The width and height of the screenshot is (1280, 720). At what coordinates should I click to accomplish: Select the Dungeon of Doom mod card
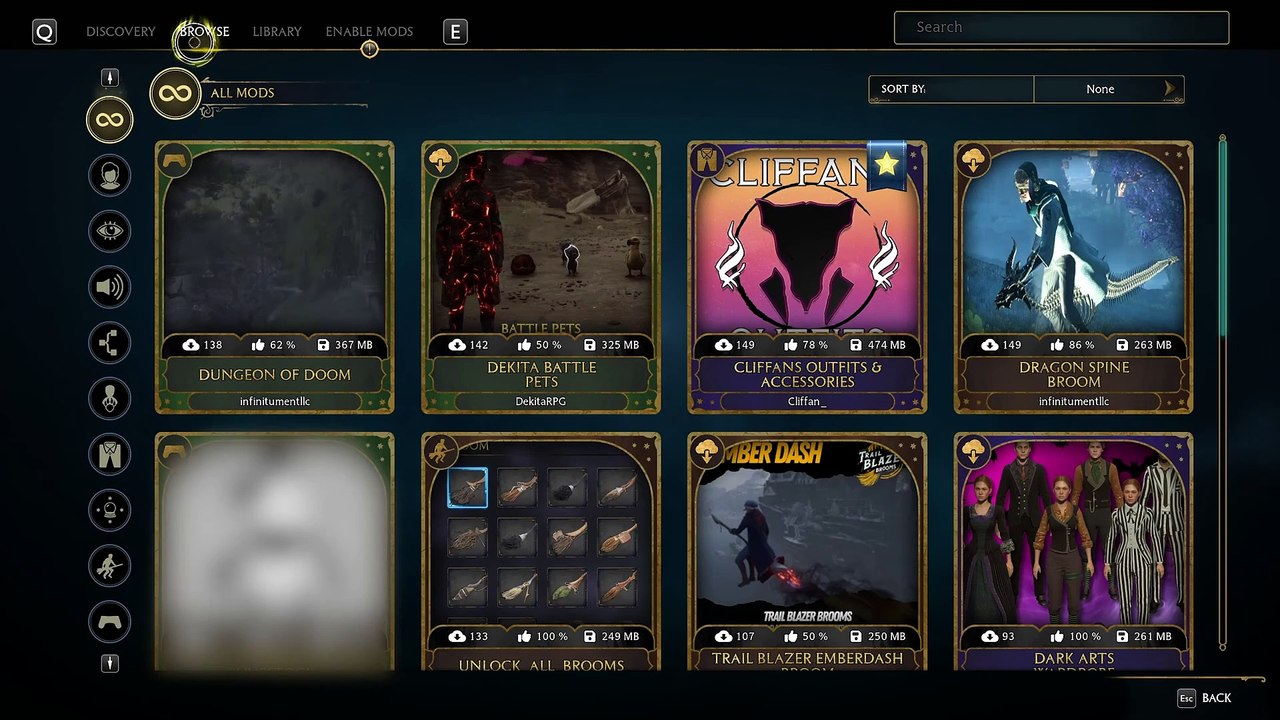point(275,277)
